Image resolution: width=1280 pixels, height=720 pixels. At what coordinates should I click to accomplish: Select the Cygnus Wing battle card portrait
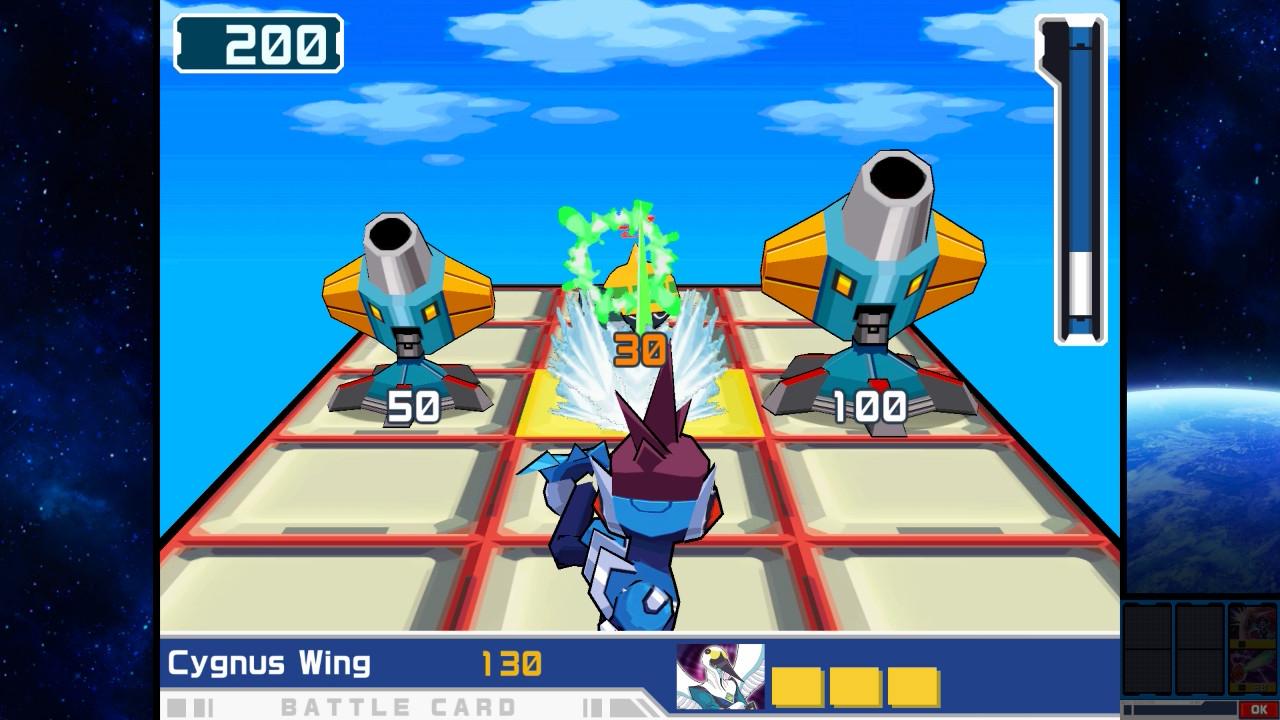tap(720, 676)
